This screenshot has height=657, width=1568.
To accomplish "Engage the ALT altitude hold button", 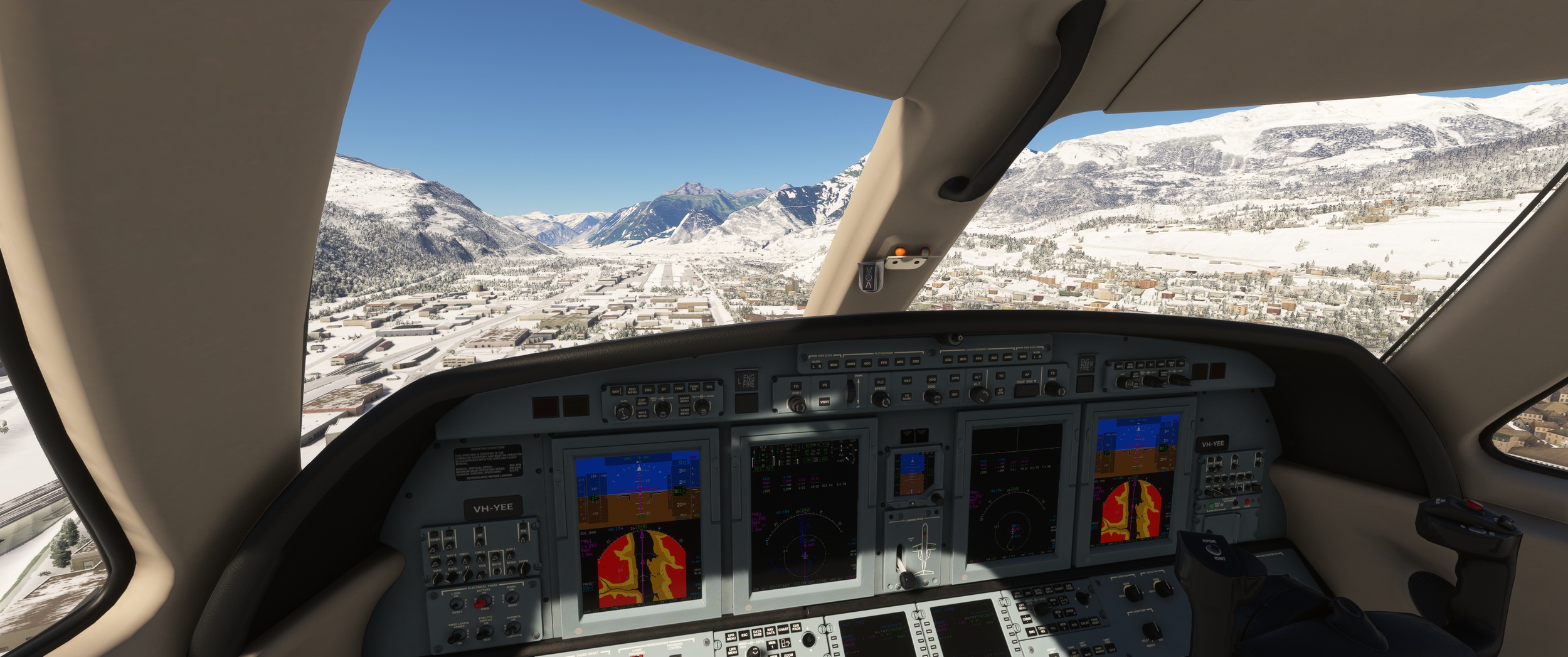I will click(977, 377).
